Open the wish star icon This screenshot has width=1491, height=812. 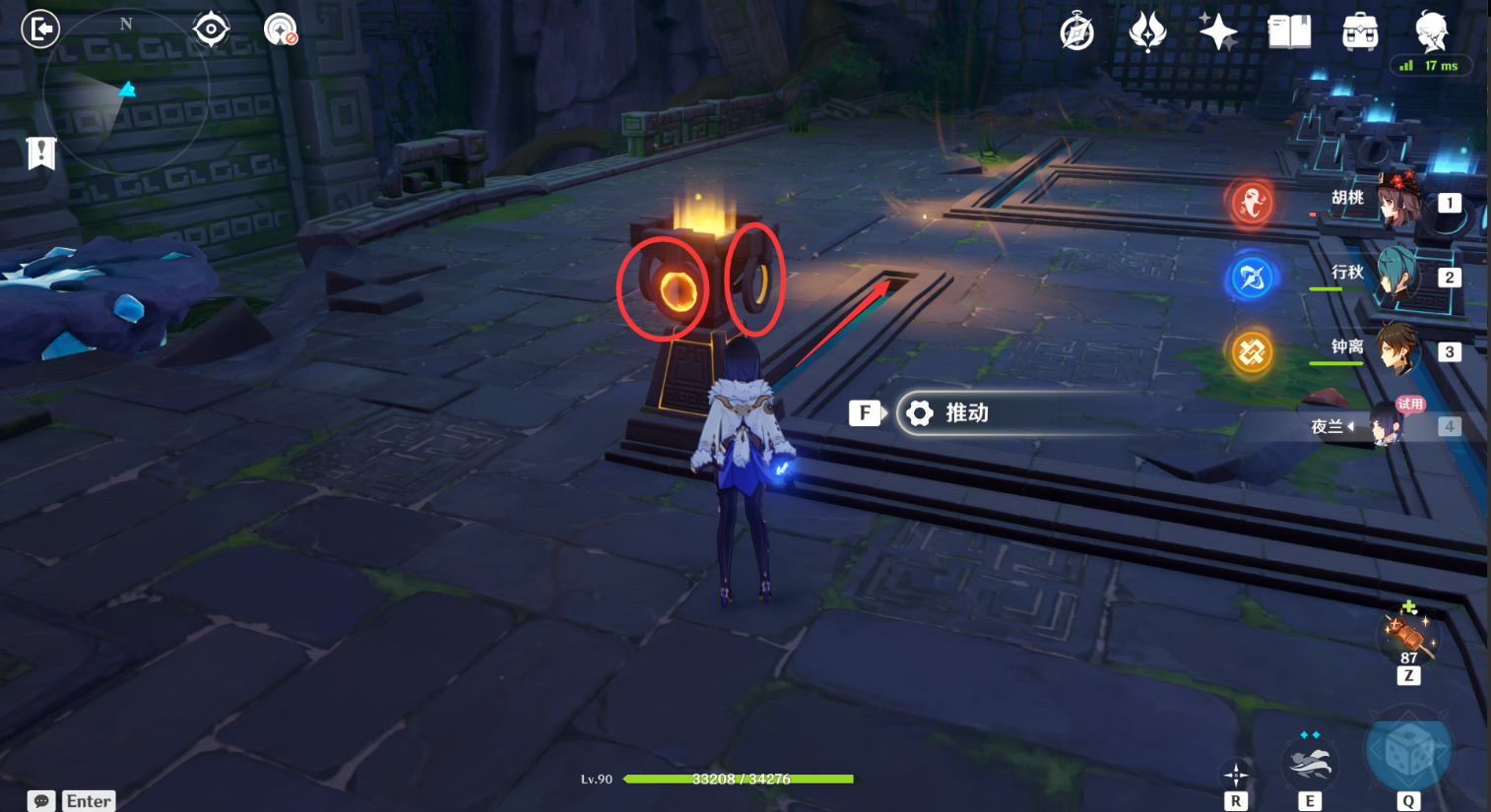point(1218,31)
